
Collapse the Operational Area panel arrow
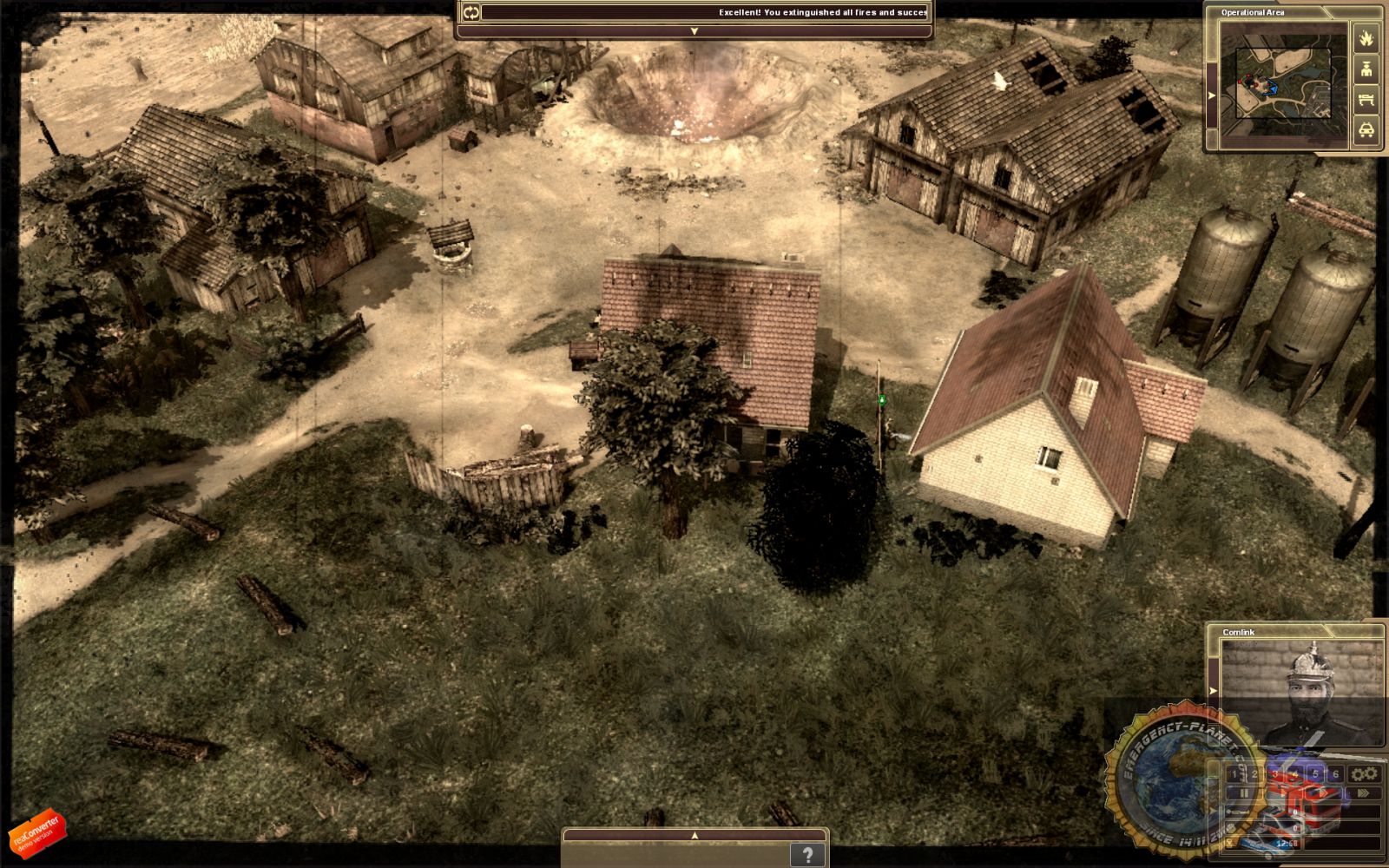[x=1212, y=95]
